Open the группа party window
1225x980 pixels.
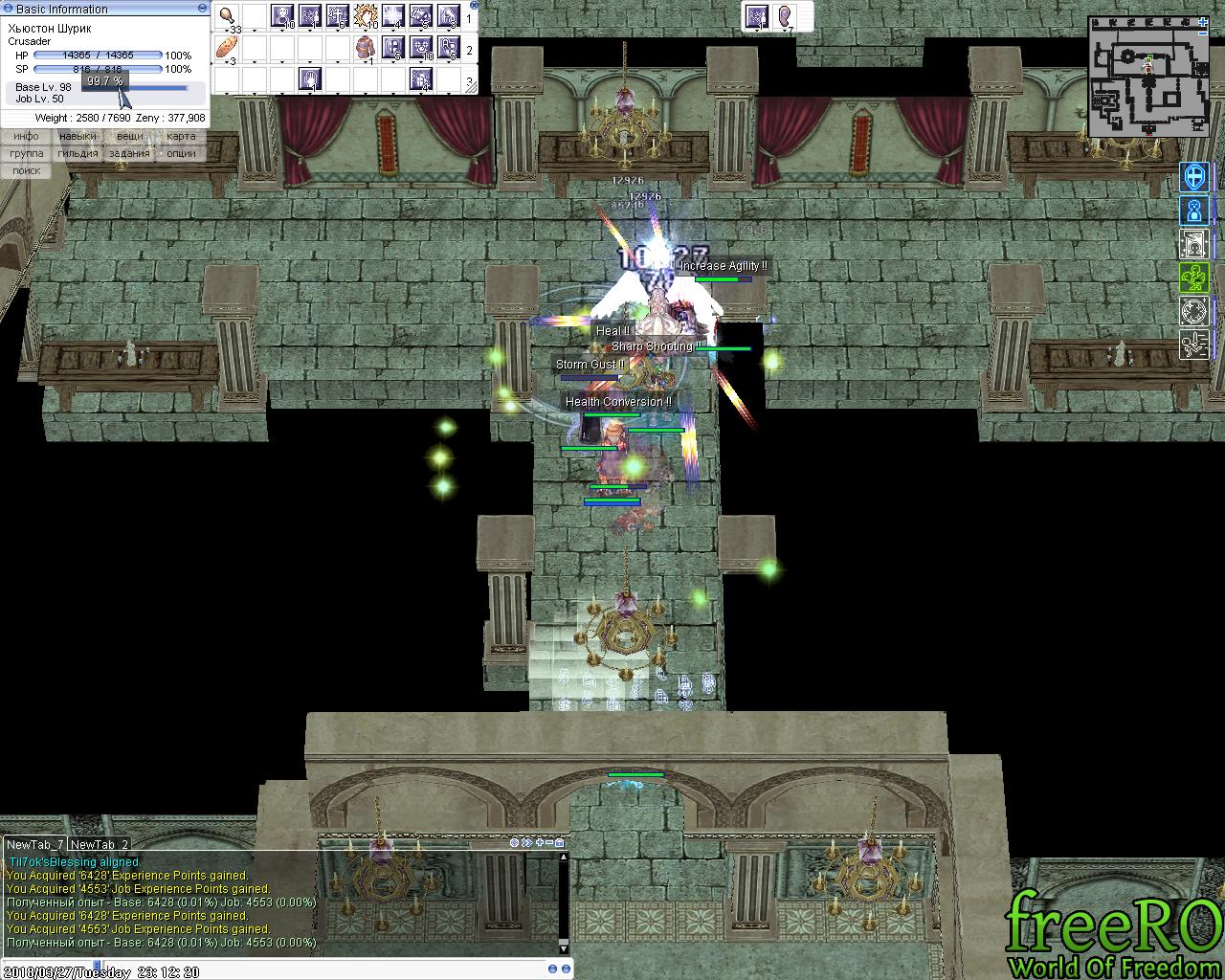(x=26, y=153)
